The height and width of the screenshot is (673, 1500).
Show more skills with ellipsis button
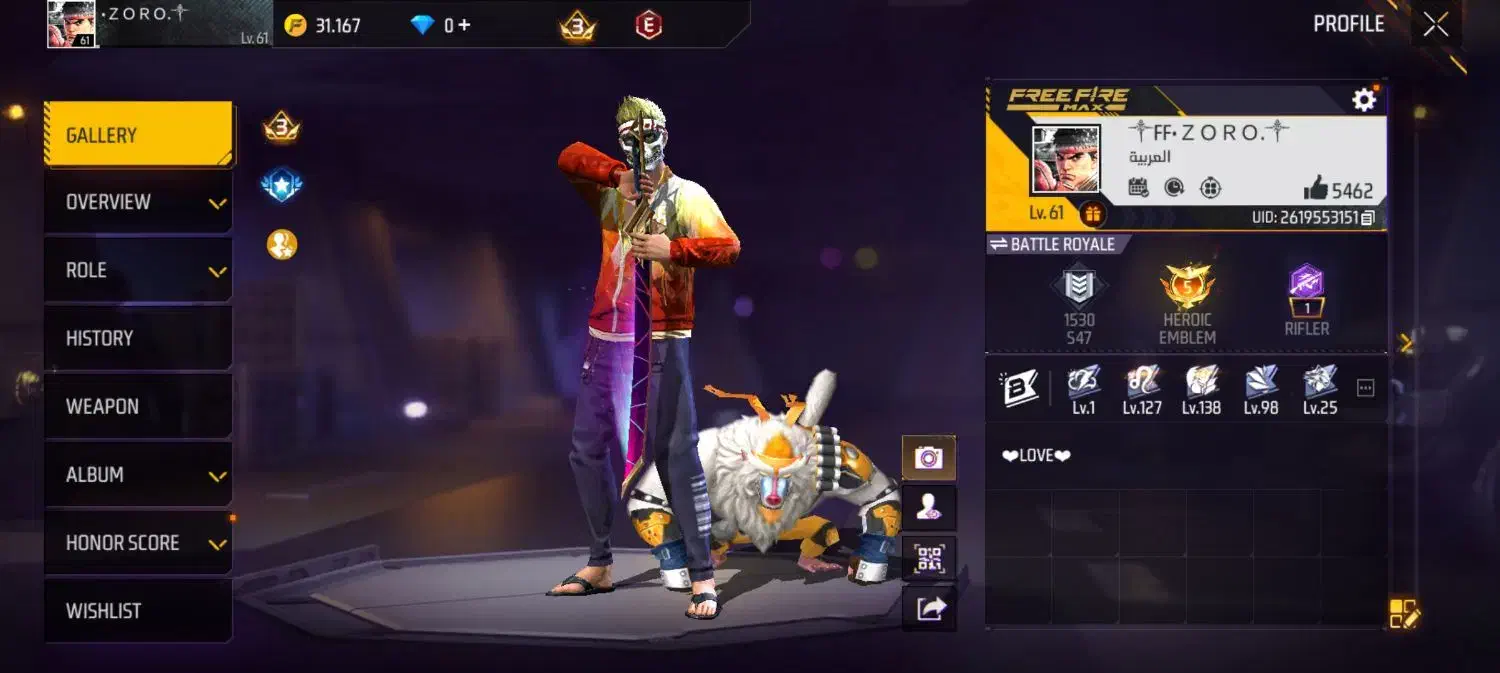coord(1365,388)
